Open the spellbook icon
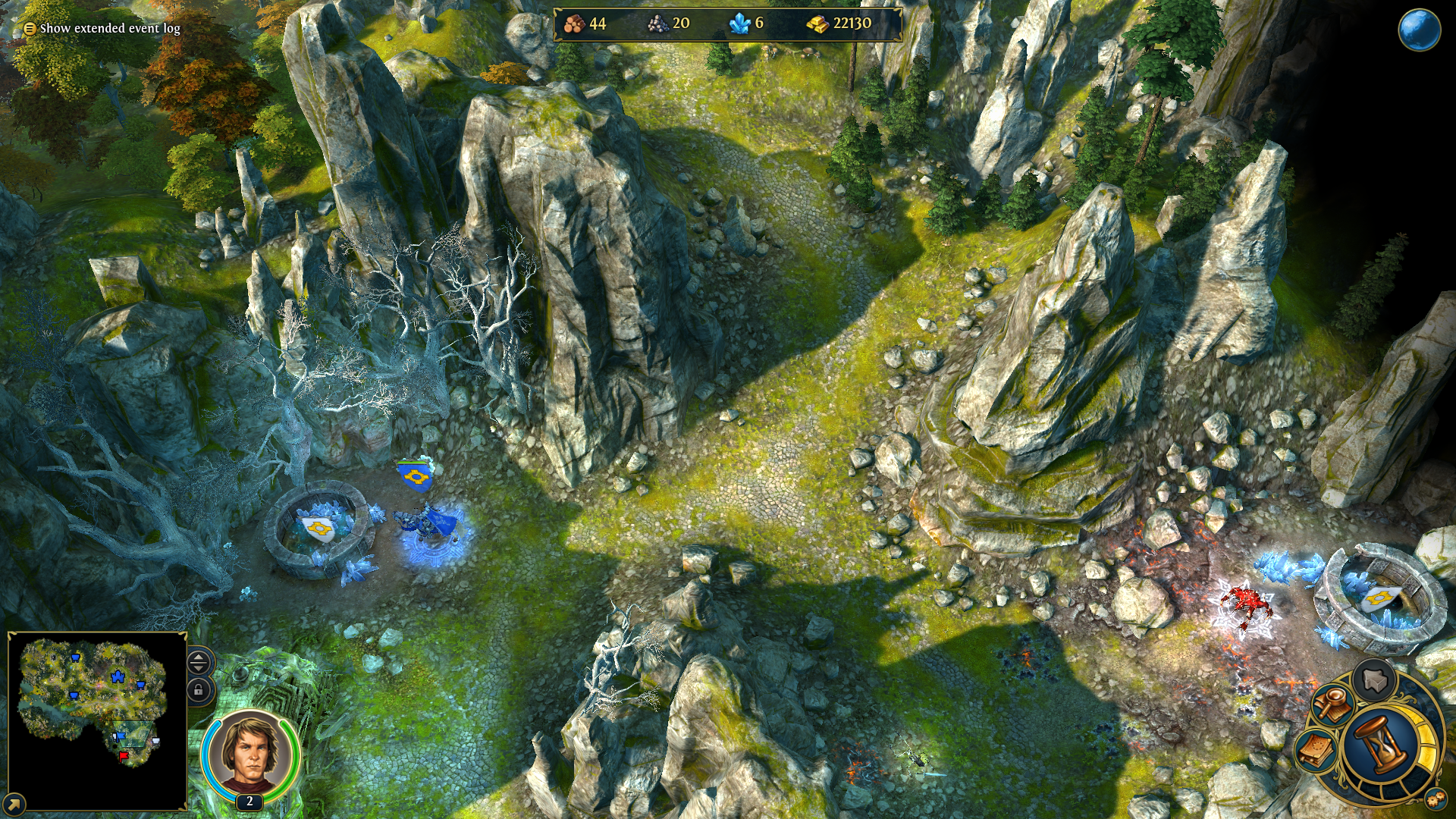Viewport: 1456px width, 819px height. click(1317, 750)
